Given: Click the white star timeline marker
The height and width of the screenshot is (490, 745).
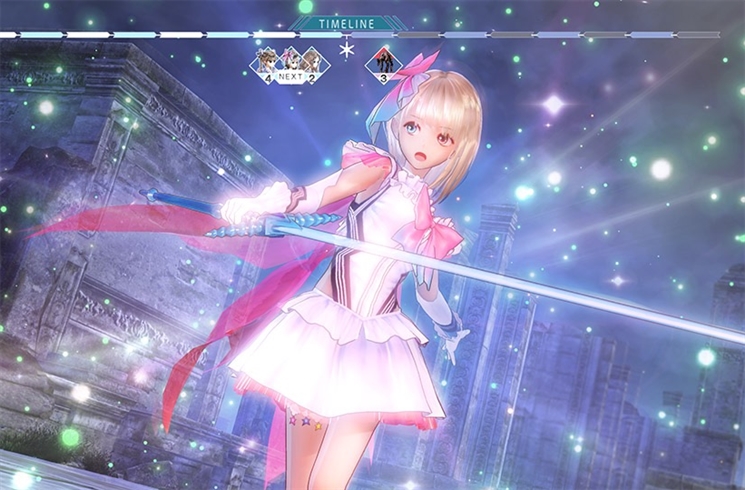Looking at the screenshot, I should pos(347,50).
